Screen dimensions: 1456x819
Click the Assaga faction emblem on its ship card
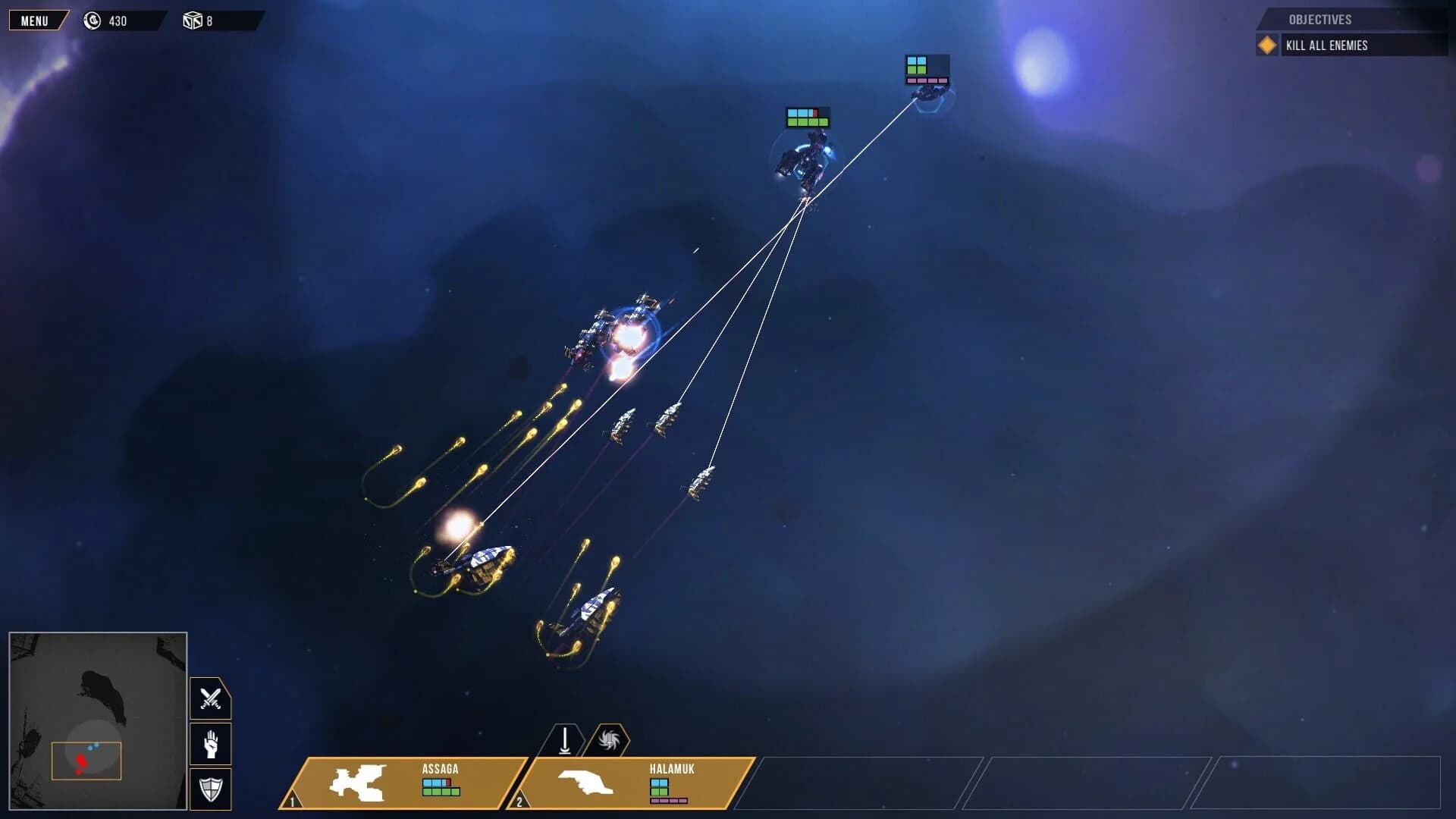coord(359,783)
